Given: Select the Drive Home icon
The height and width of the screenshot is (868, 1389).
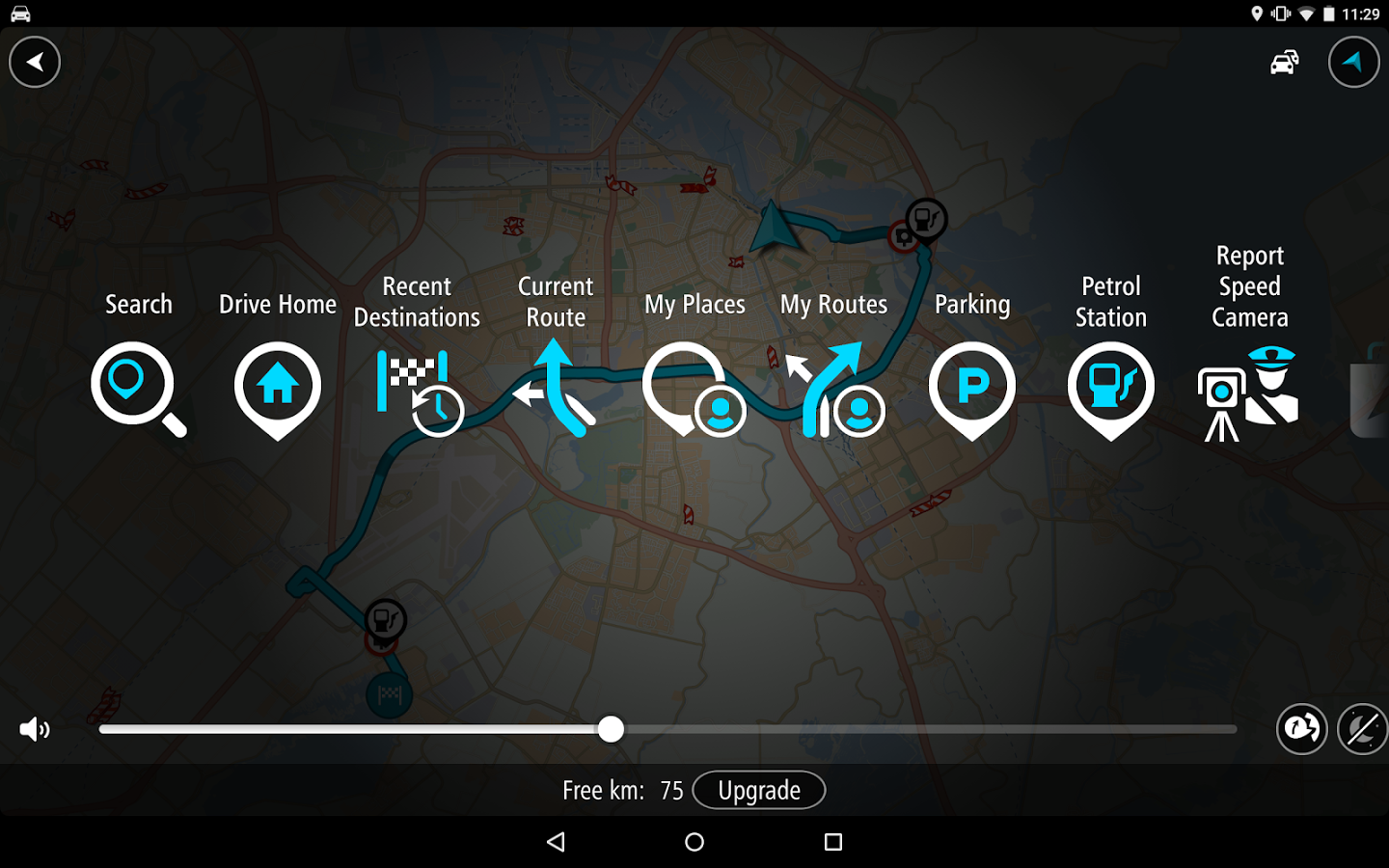Looking at the screenshot, I should 277,389.
